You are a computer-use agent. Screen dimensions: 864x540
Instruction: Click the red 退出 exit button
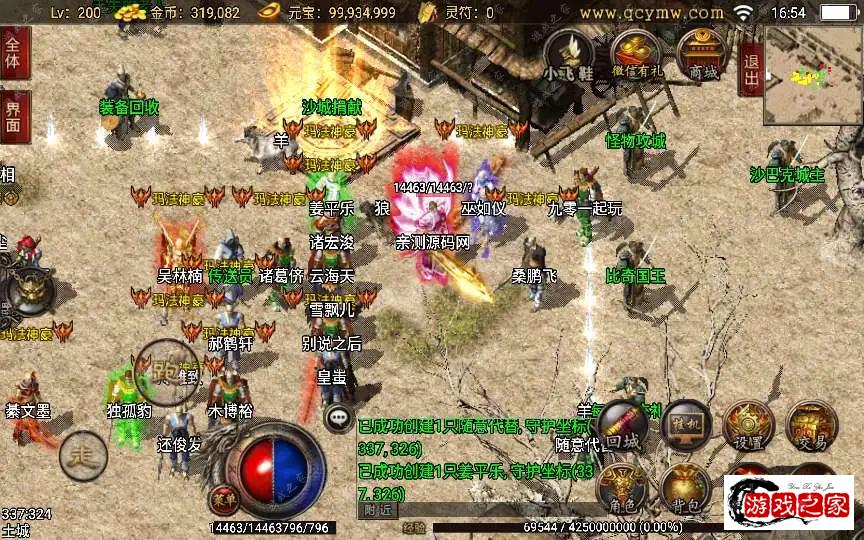point(751,69)
